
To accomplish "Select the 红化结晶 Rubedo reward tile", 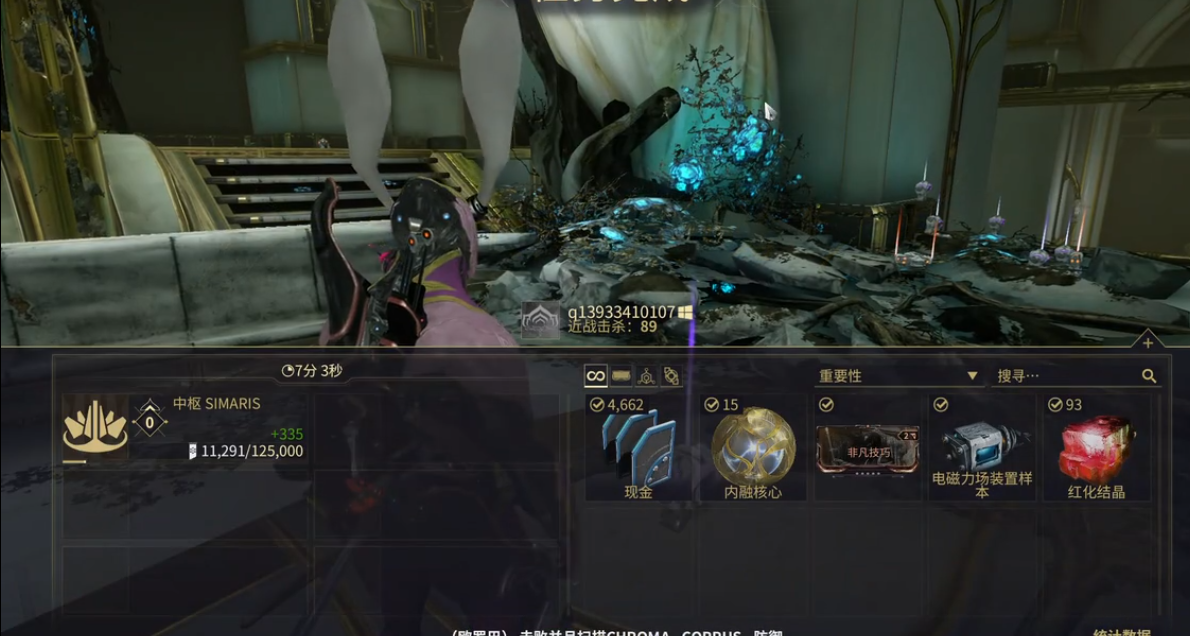I will click(x=1096, y=449).
